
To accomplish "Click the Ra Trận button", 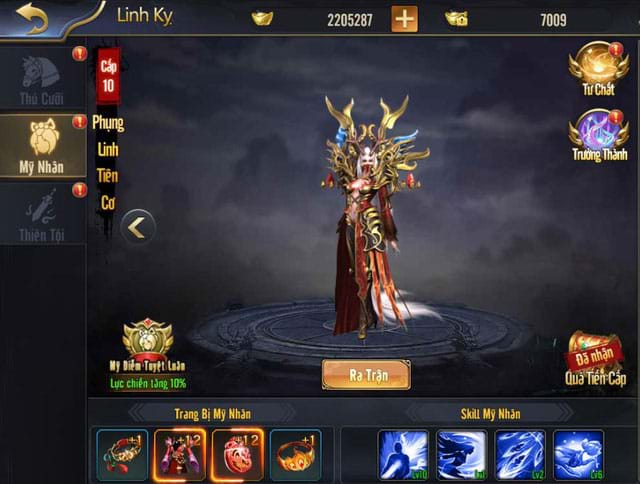I will tap(365, 375).
